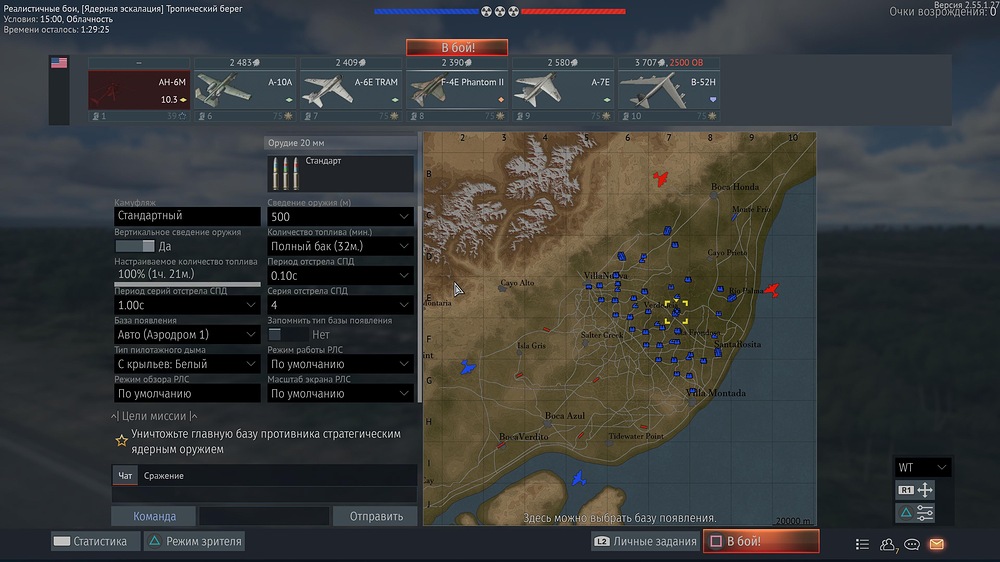Tick the Запомнить тип базы появления checkbox
1000x562 pixels.
point(275,335)
